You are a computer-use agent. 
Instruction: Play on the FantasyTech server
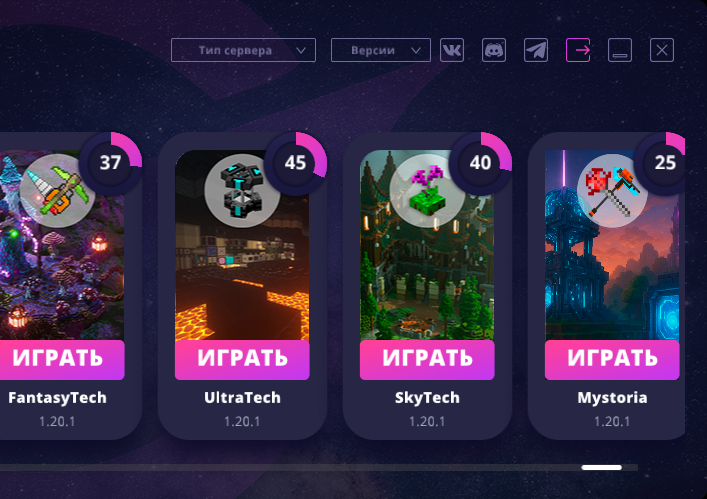62,359
